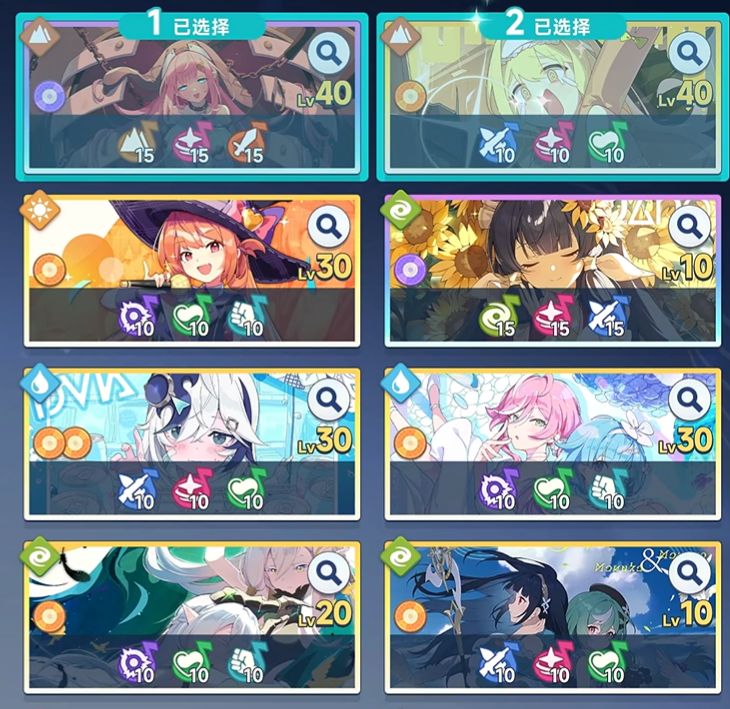
Task: View details of the witch hat card
Action: tap(328, 227)
